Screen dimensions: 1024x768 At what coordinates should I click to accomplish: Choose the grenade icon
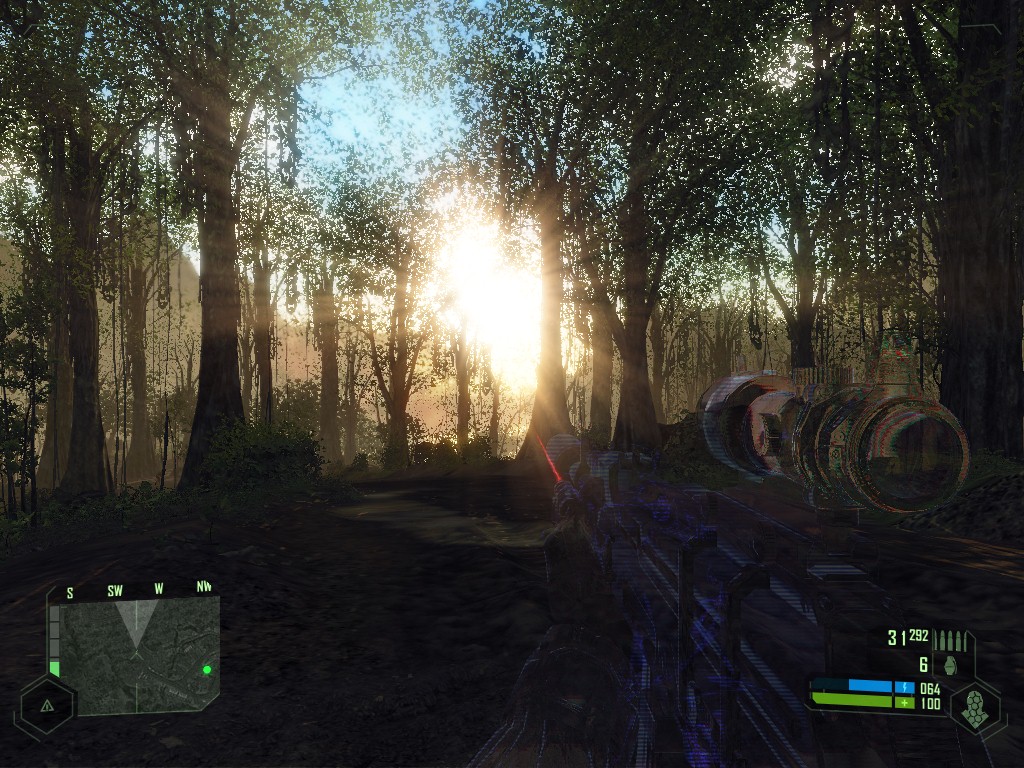(948, 665)
